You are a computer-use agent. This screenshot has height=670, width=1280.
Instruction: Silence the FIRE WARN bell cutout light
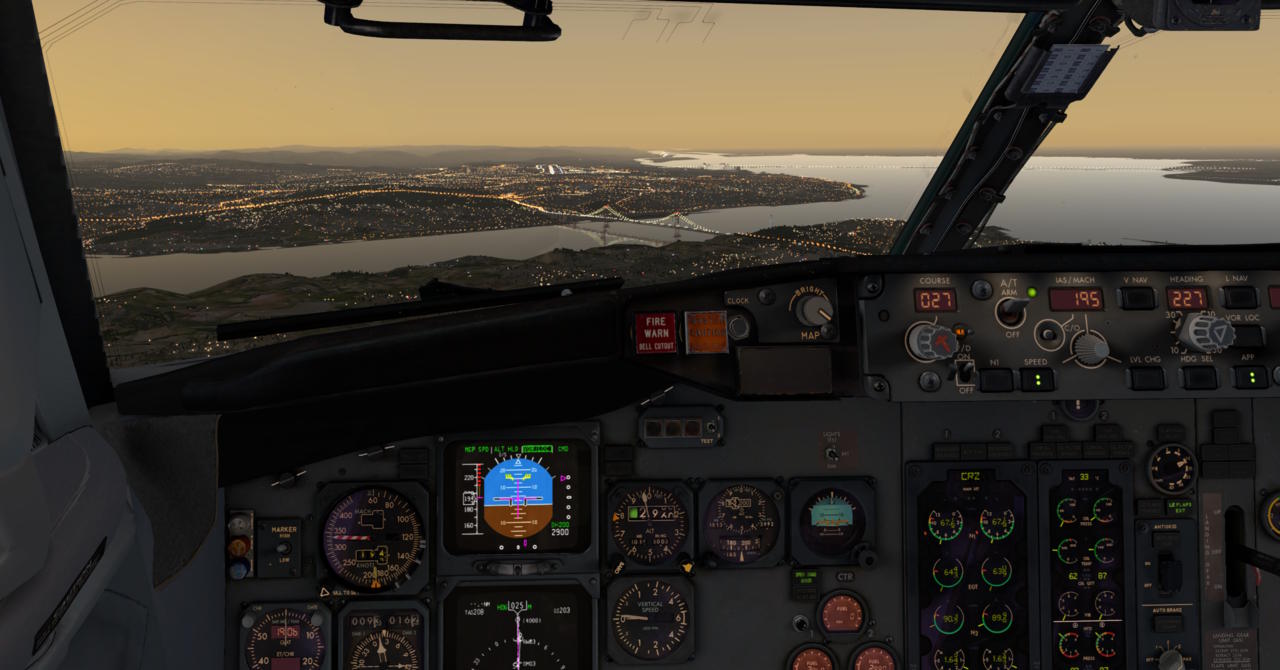coord(656,333)
